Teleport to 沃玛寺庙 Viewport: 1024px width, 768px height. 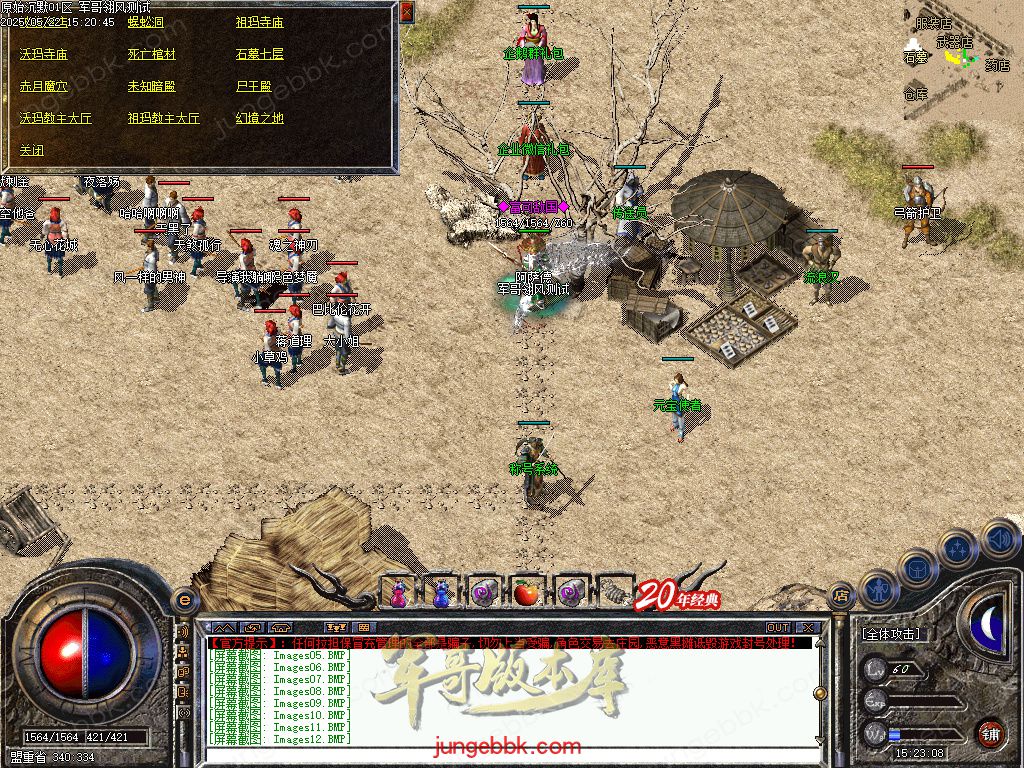[44, 54]
